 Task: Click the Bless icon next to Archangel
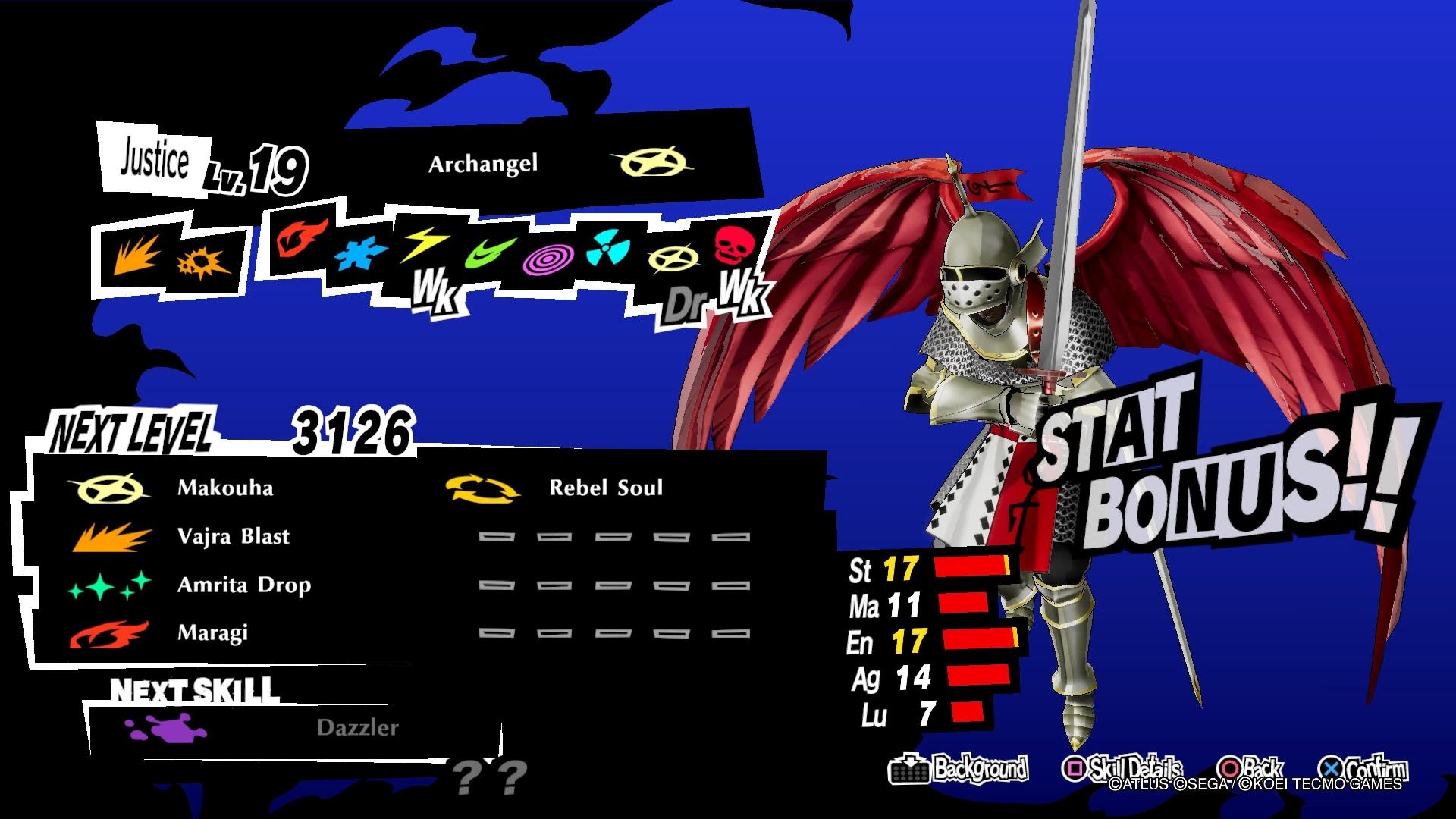click(654, 162)
